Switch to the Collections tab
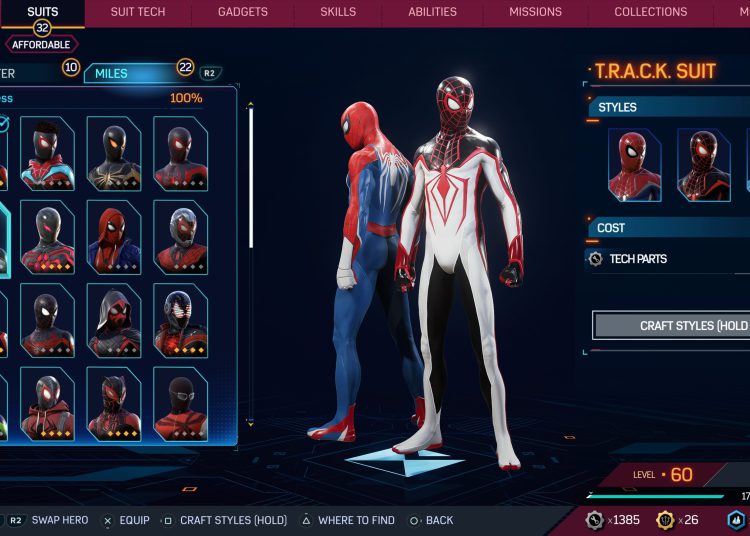Viewport: 750px width, 536px height. click(650, 12)
